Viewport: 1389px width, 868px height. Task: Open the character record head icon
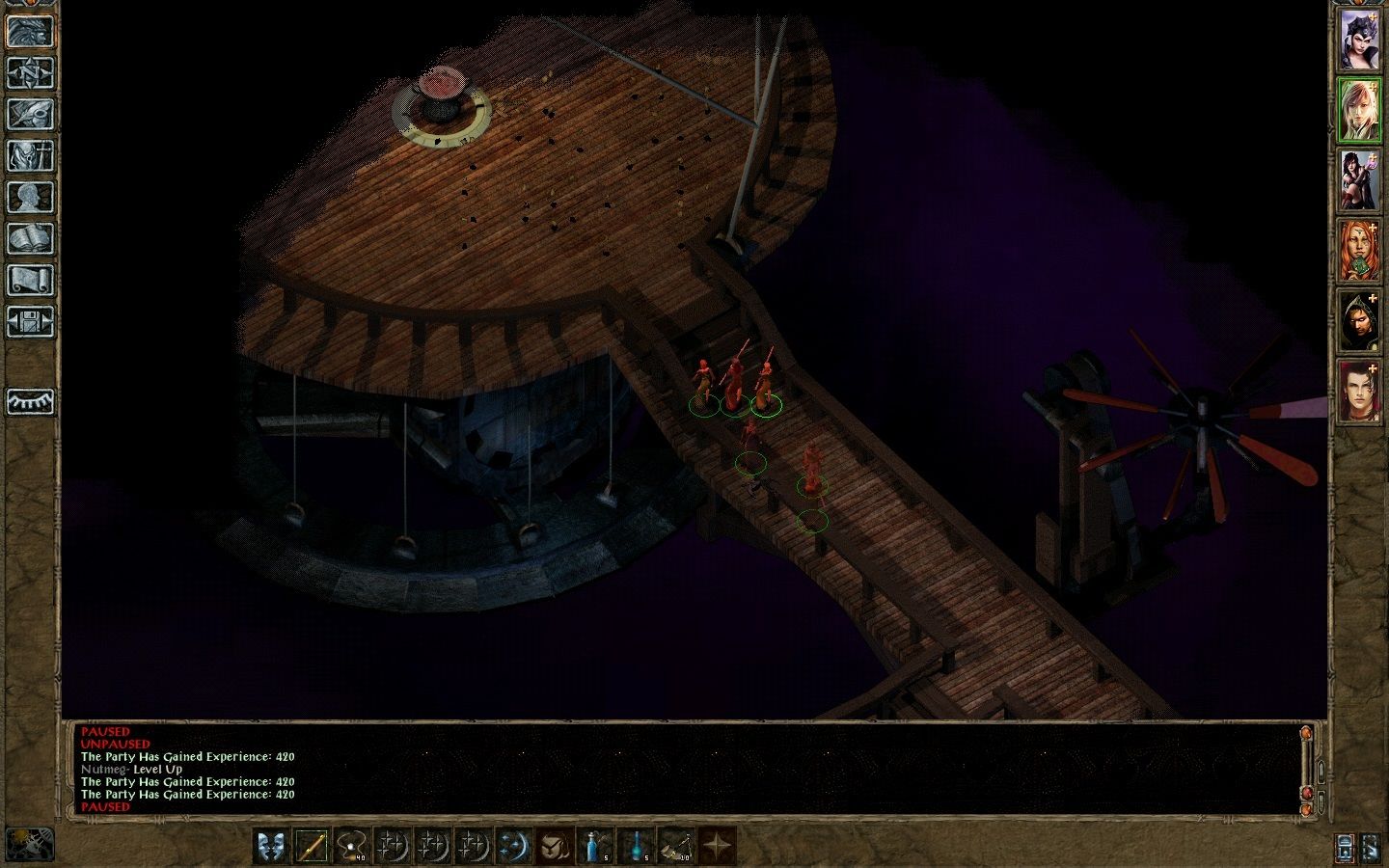point(30,197)
